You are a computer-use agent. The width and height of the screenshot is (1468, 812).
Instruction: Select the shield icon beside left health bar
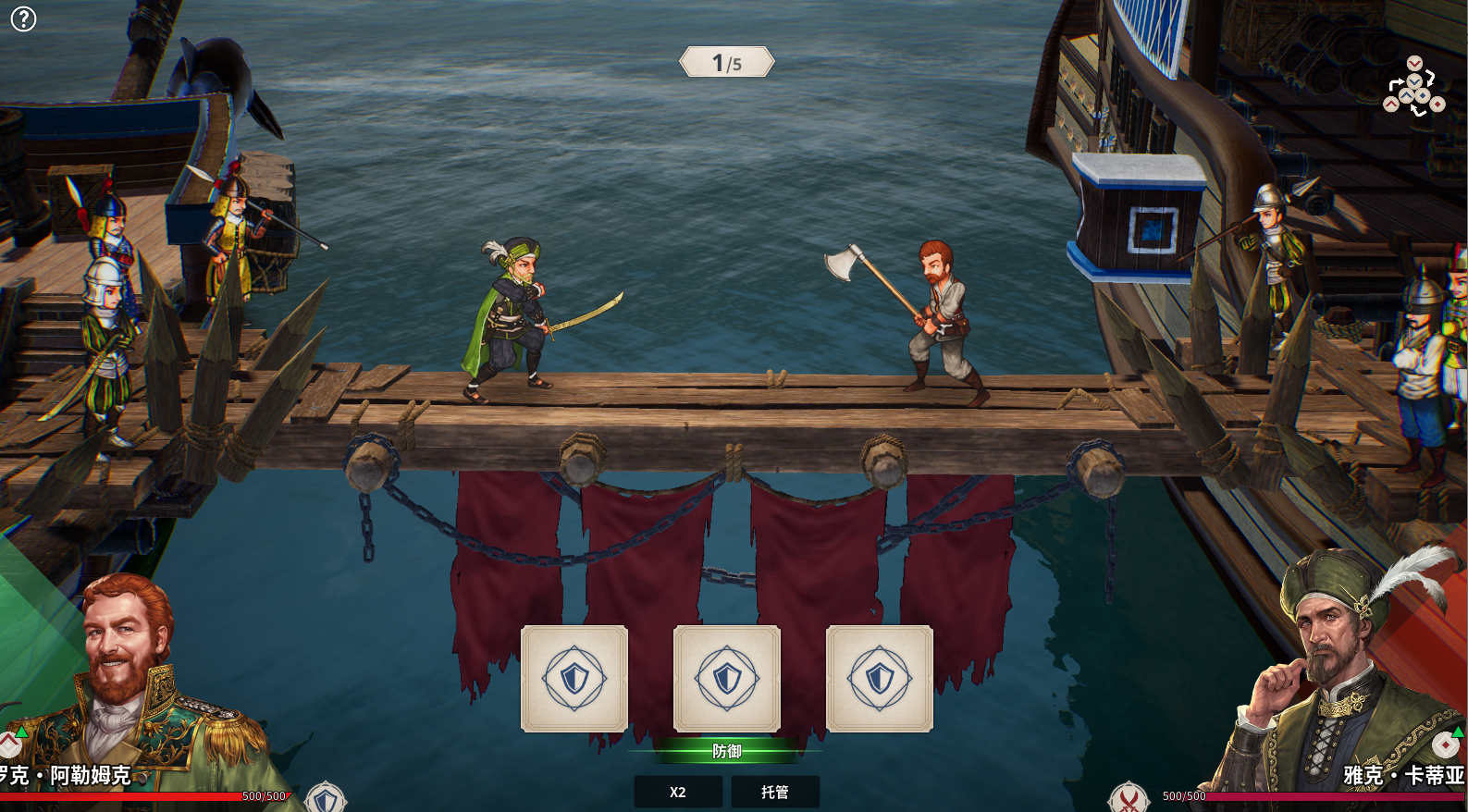(326, 799)
